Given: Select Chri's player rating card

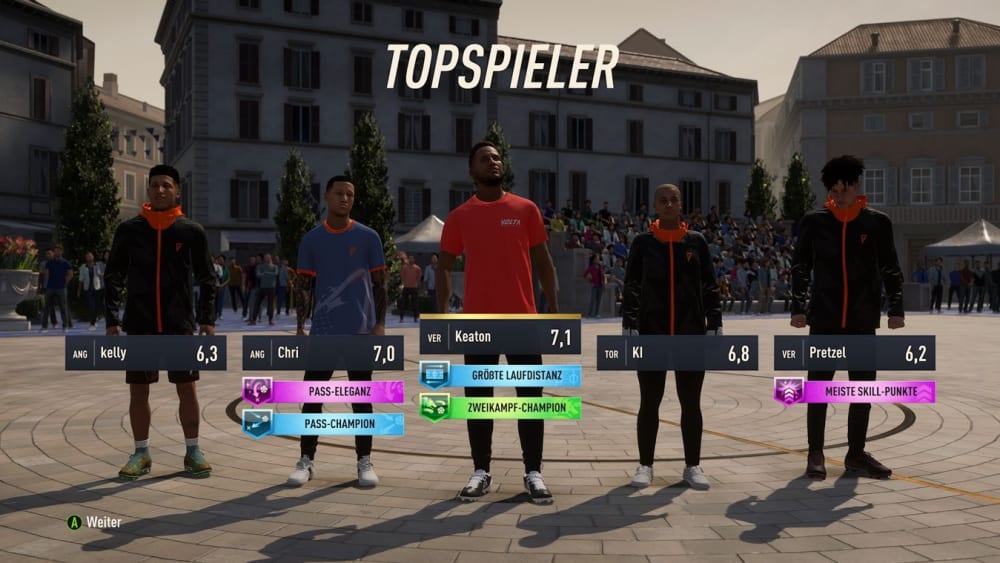Looking at the screenshot, I should (323, 353).
